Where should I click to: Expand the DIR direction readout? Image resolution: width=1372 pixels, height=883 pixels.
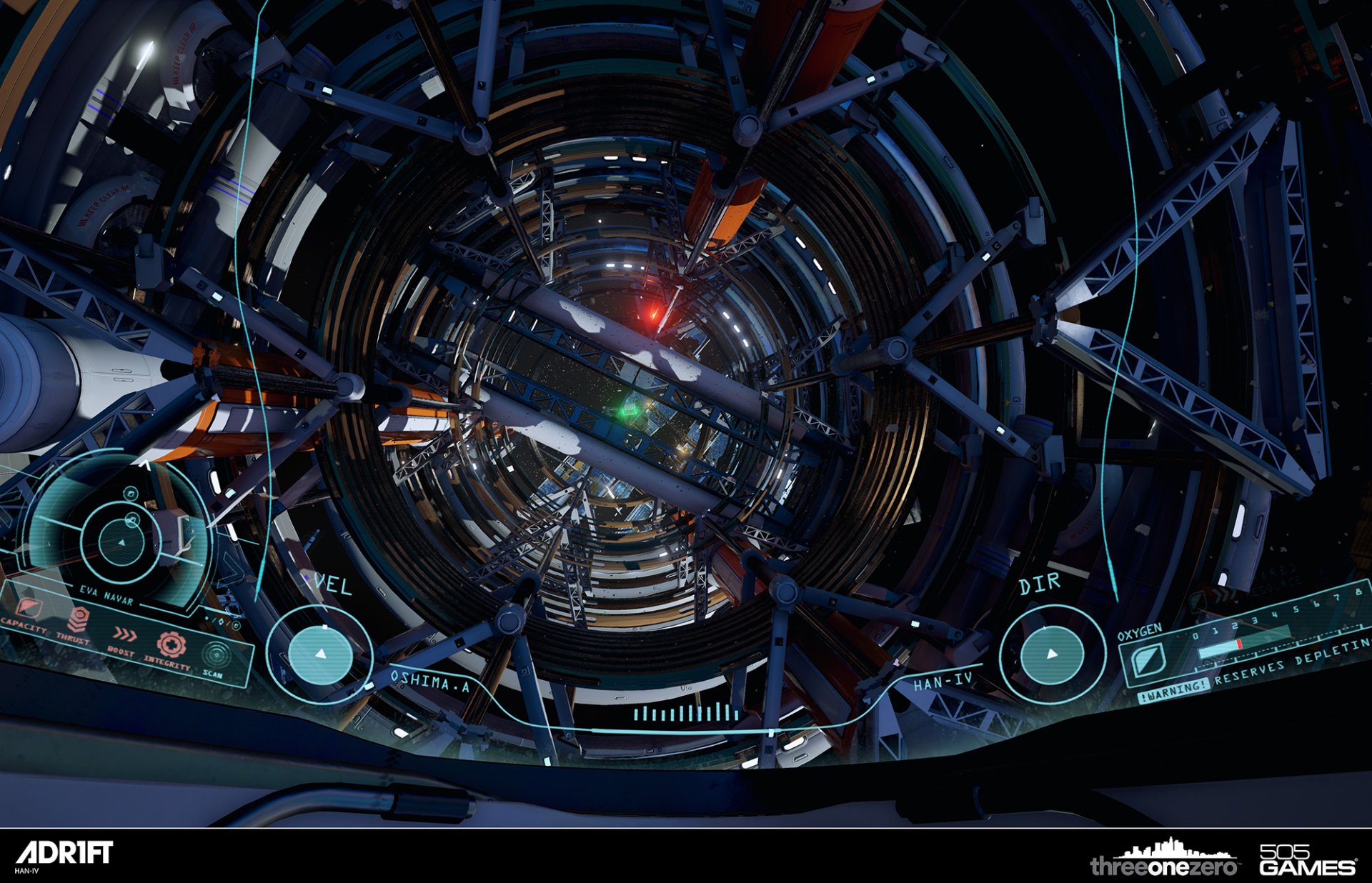click(1041, 583)
